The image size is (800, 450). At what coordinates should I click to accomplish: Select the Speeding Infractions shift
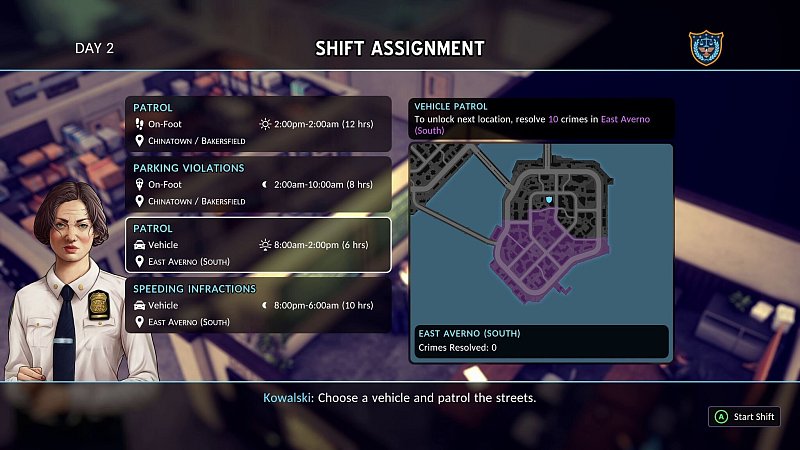coord(258,305)
